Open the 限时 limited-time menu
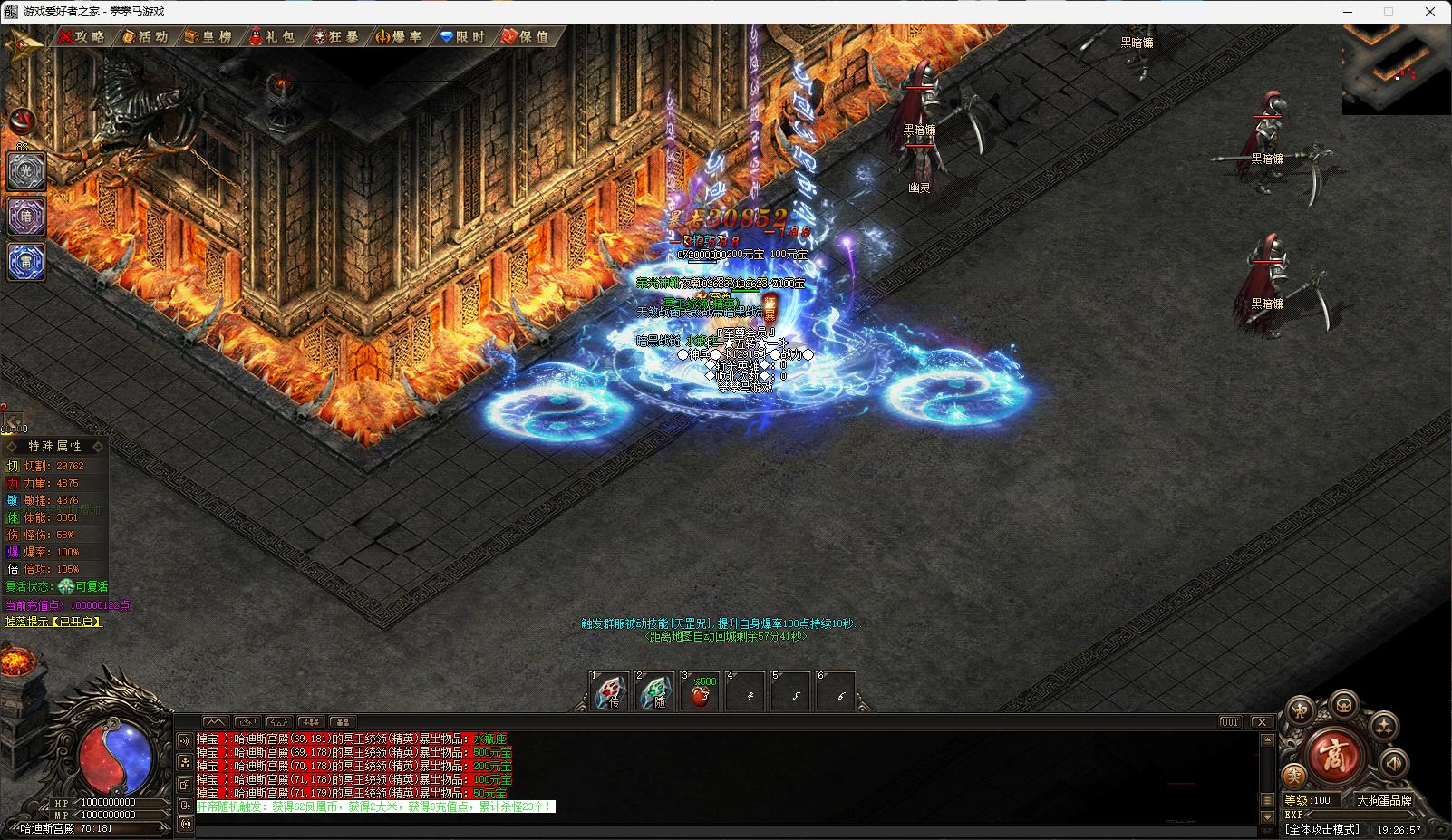 click(x=463, y=36)
